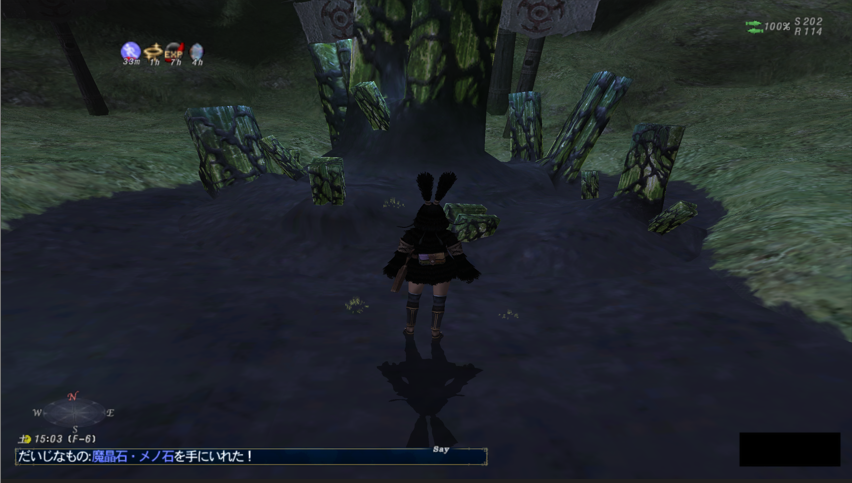Select the blue running-figure status icon
This screenshot has height=483, width=852.
pos(130,50)
